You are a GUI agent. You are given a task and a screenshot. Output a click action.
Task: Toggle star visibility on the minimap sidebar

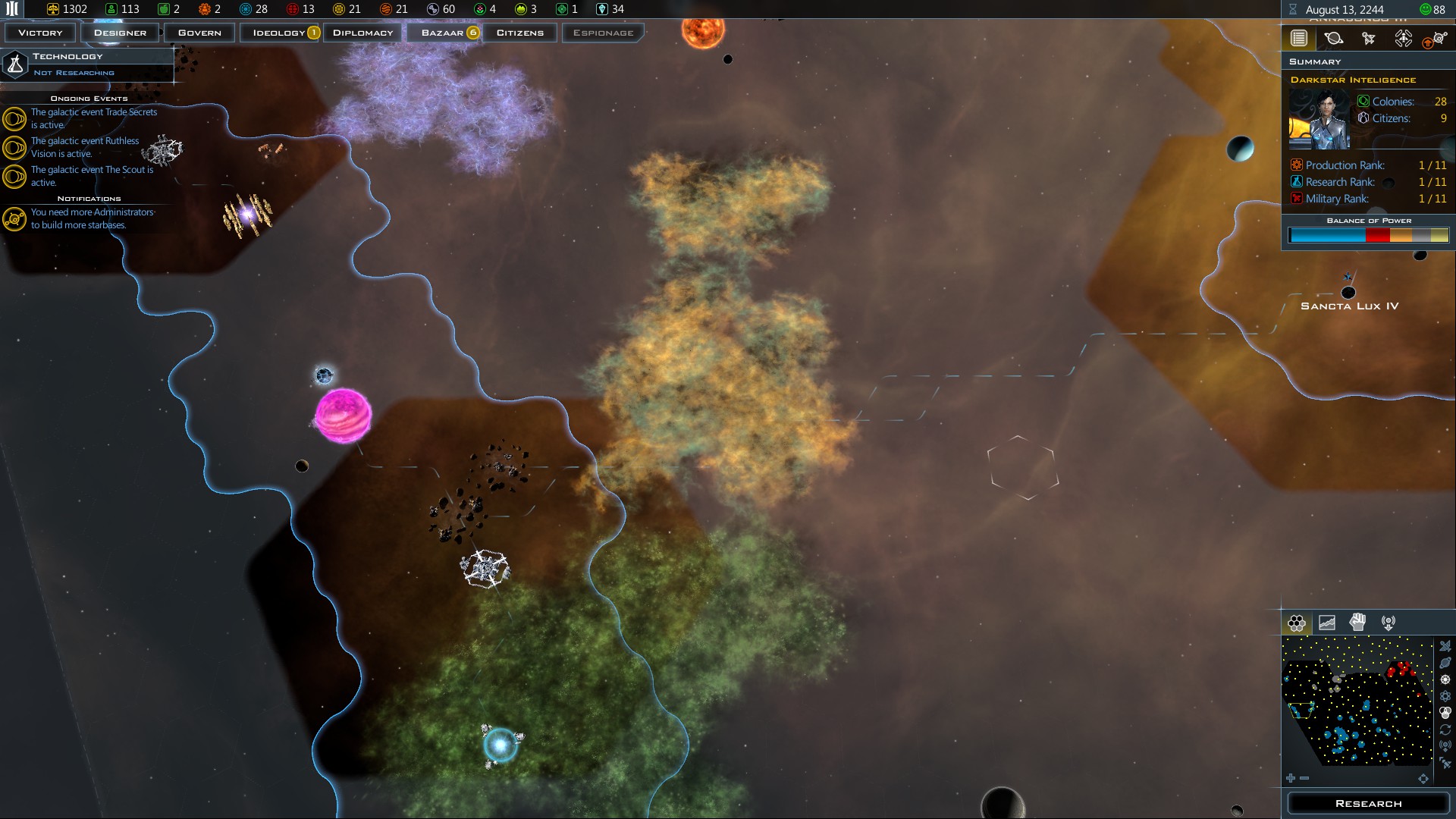tap(1446, 679)
